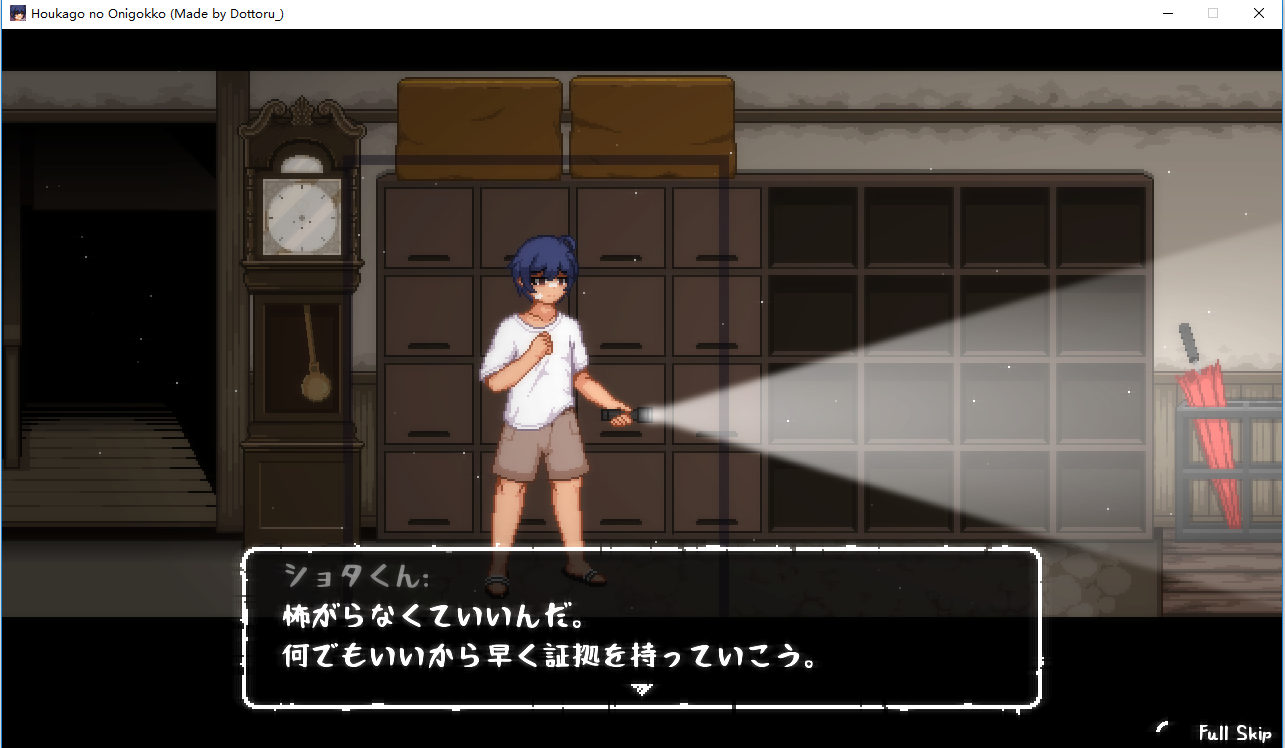1285x748 pixels.
Task: Click the Full Skip option
Action: point(1236,733)
